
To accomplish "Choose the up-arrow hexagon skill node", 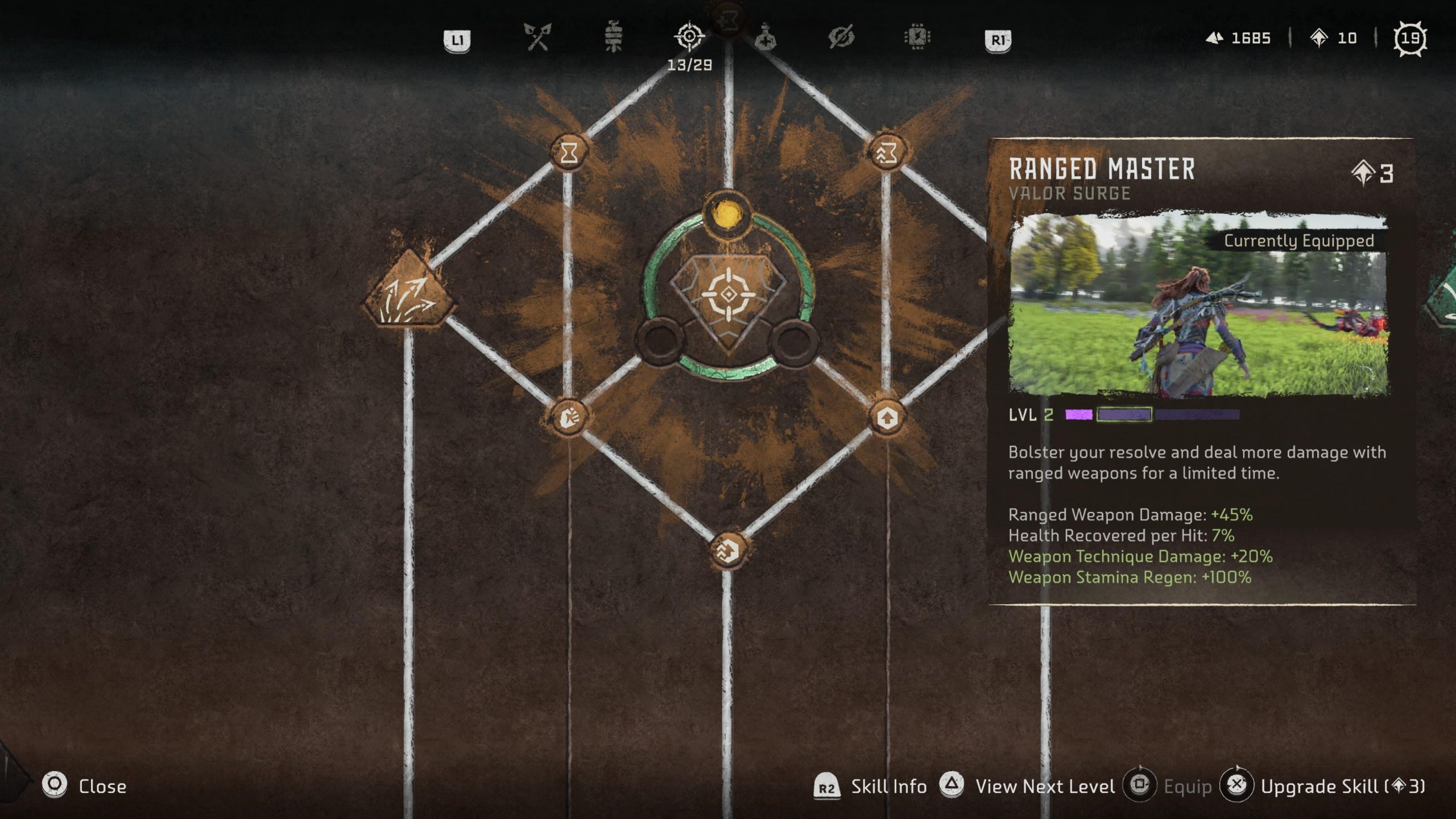I will point(887,419).
